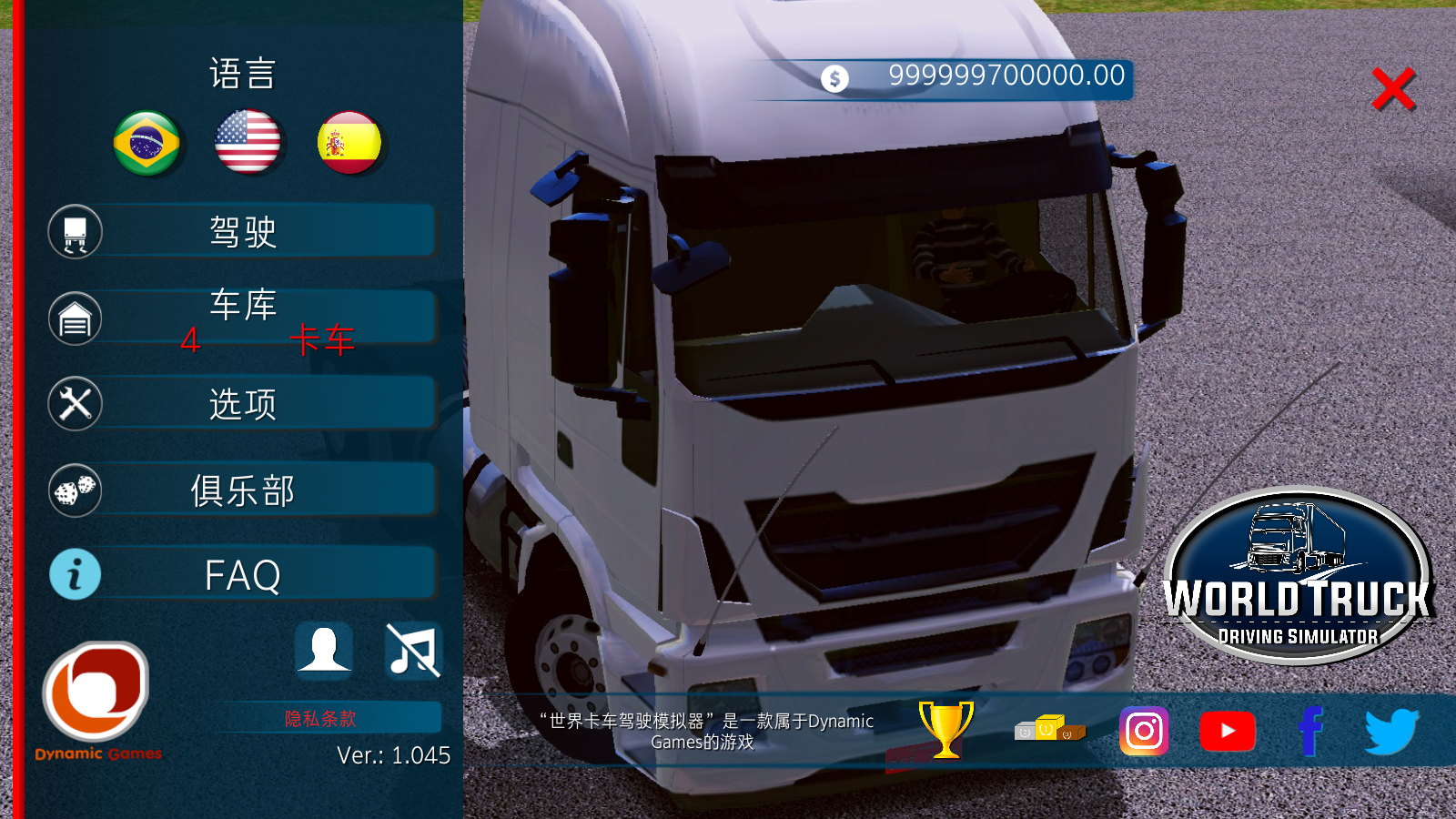
Task: Open the gold bars leaderboard icon
Action: 1049,729
